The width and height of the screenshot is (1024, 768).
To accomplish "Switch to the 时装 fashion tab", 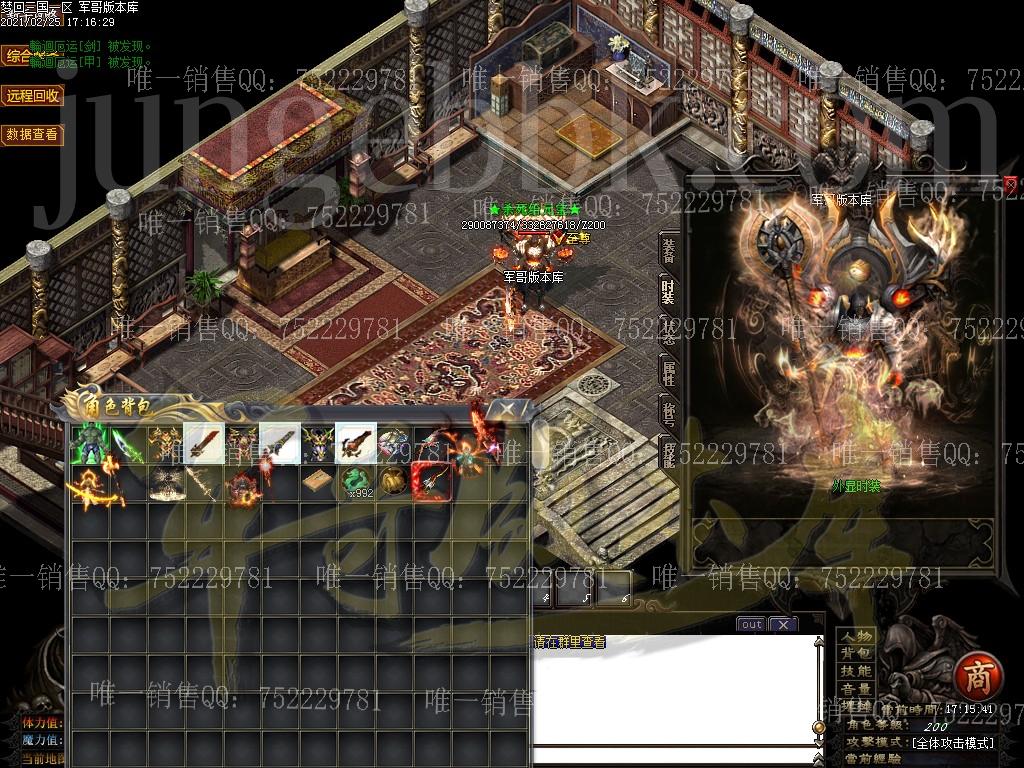I will [668, 291].
